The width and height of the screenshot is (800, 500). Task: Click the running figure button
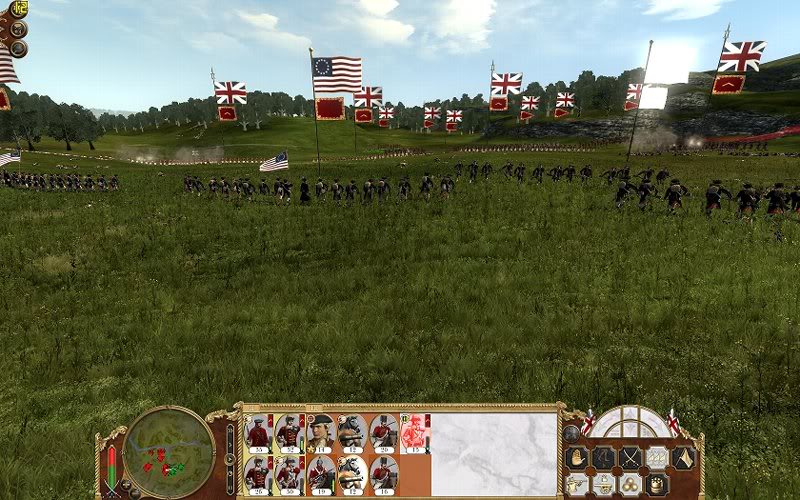[x=603, y=458]
